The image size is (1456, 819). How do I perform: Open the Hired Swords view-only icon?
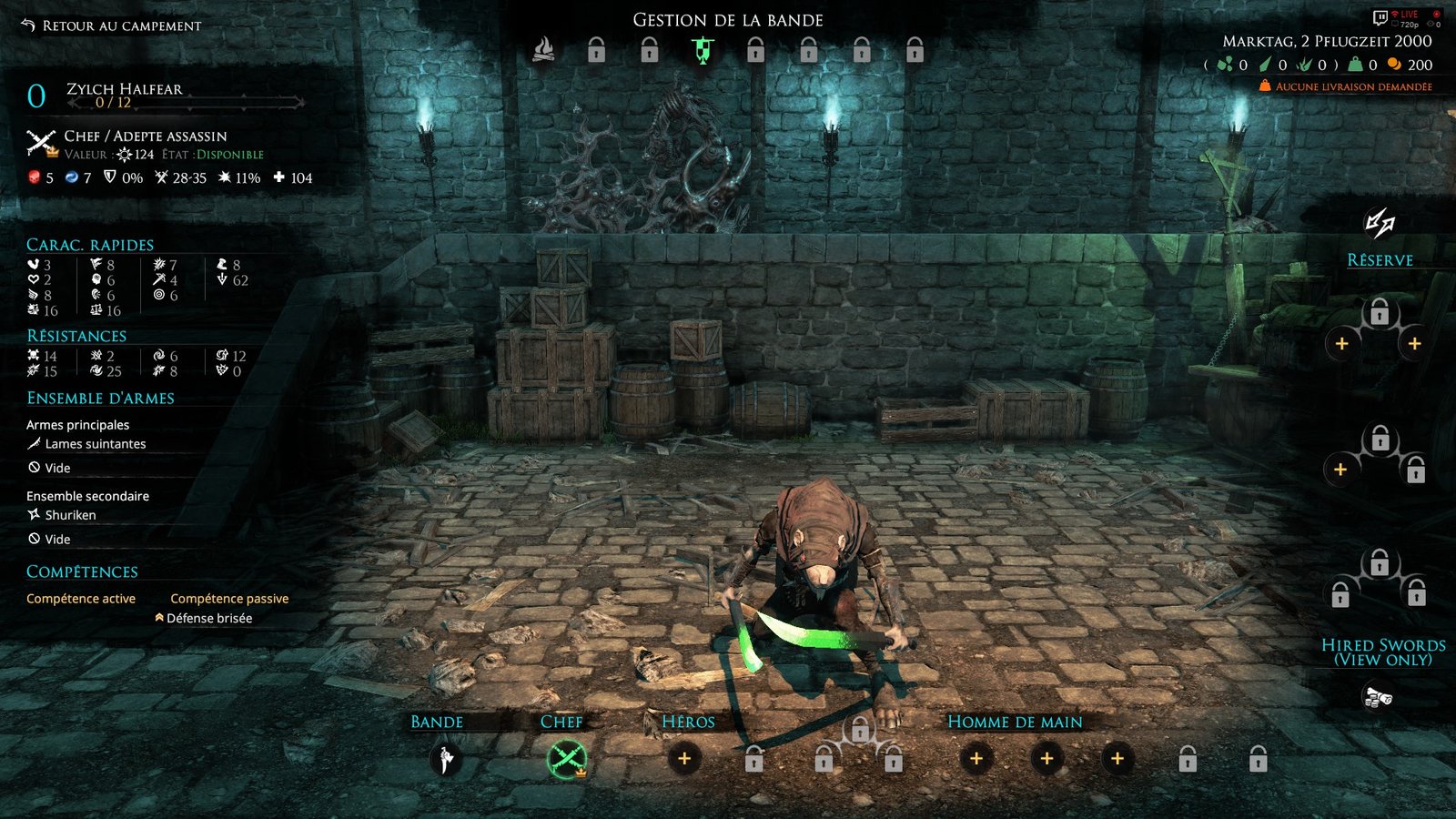(x=1379, y=698)
